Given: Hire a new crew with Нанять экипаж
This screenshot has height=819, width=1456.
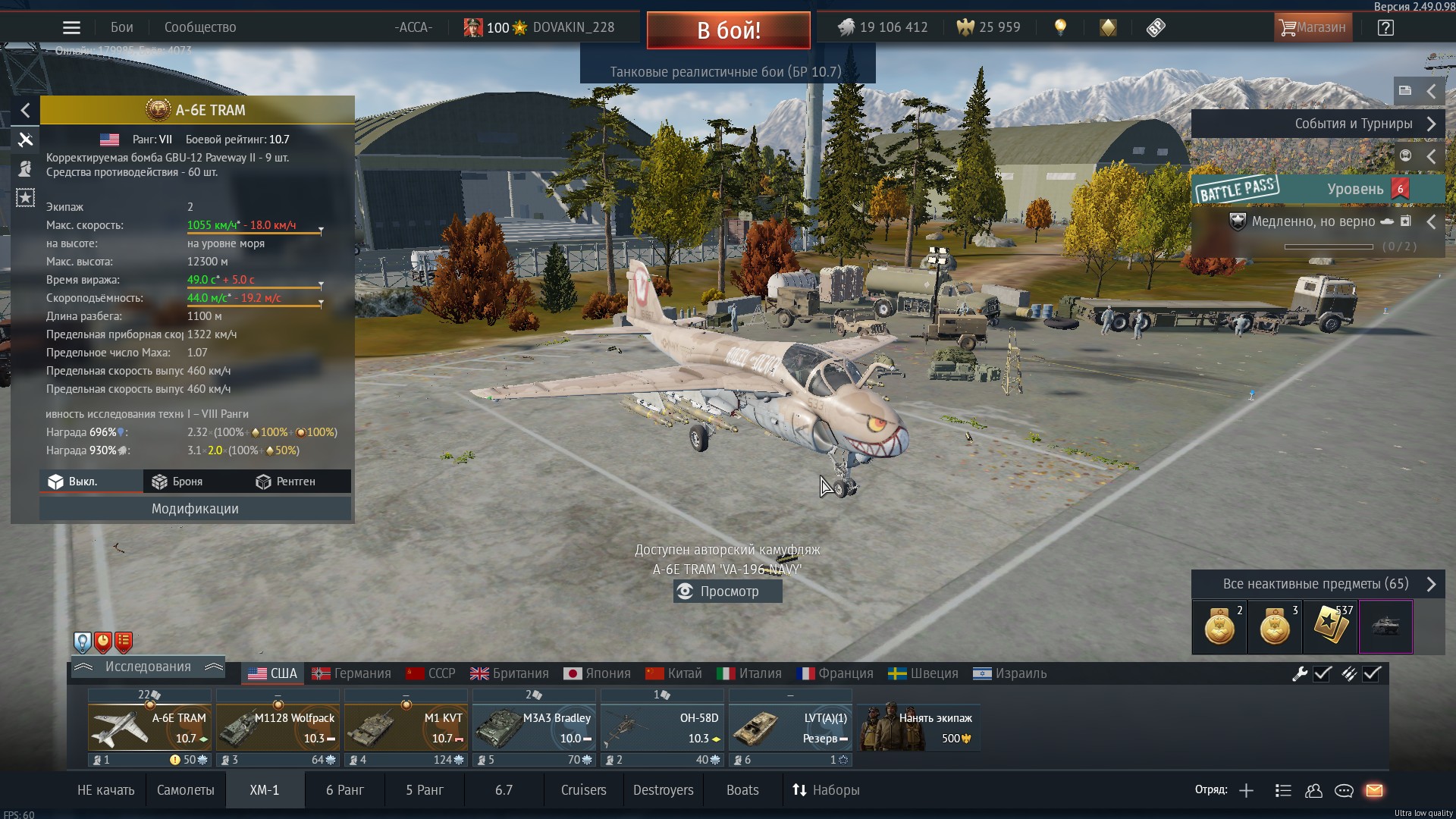Looking at the screenshot, I should [x=919, y=727].
